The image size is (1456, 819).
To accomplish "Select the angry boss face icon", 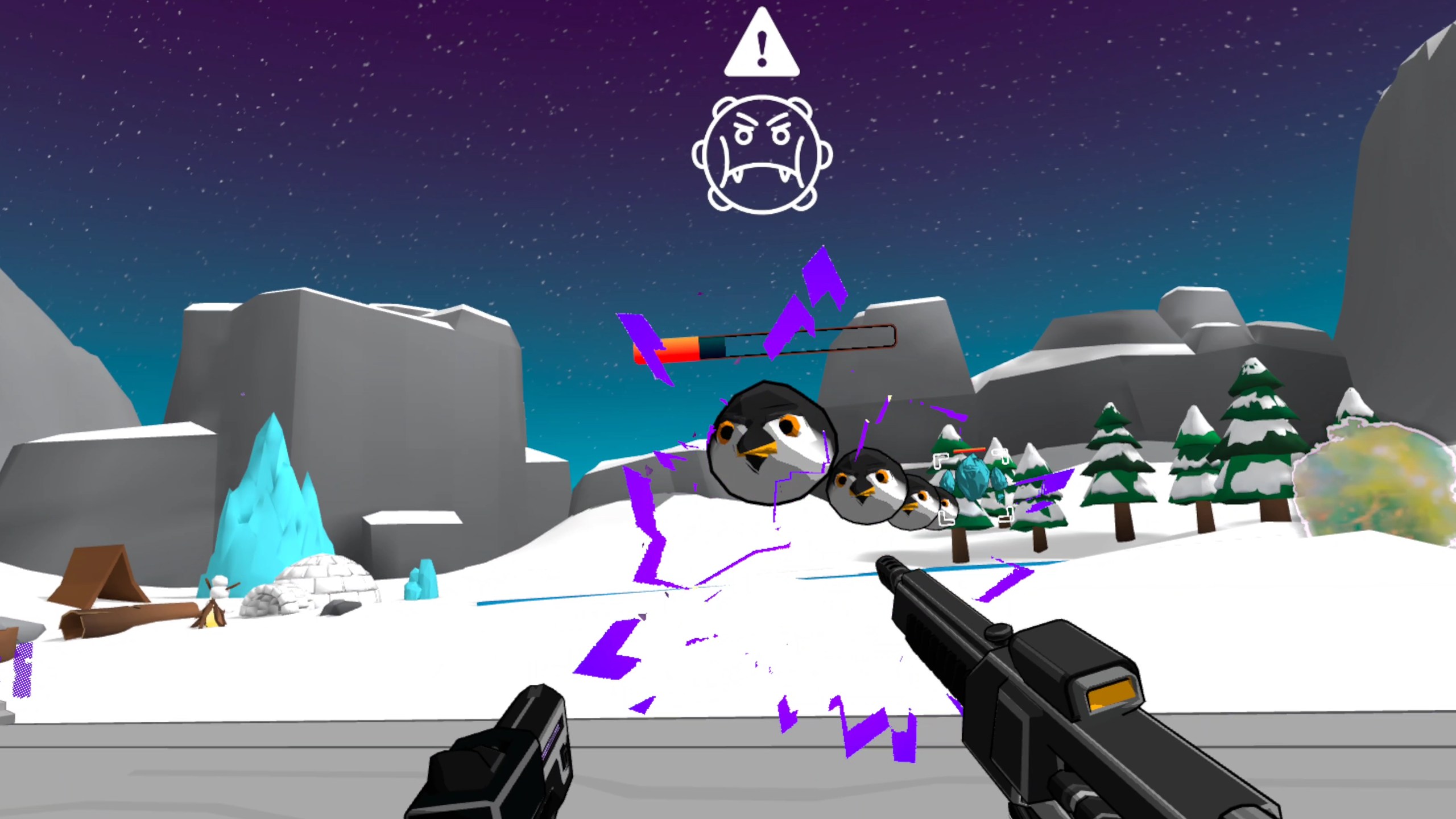I will (x=762, y=154).
